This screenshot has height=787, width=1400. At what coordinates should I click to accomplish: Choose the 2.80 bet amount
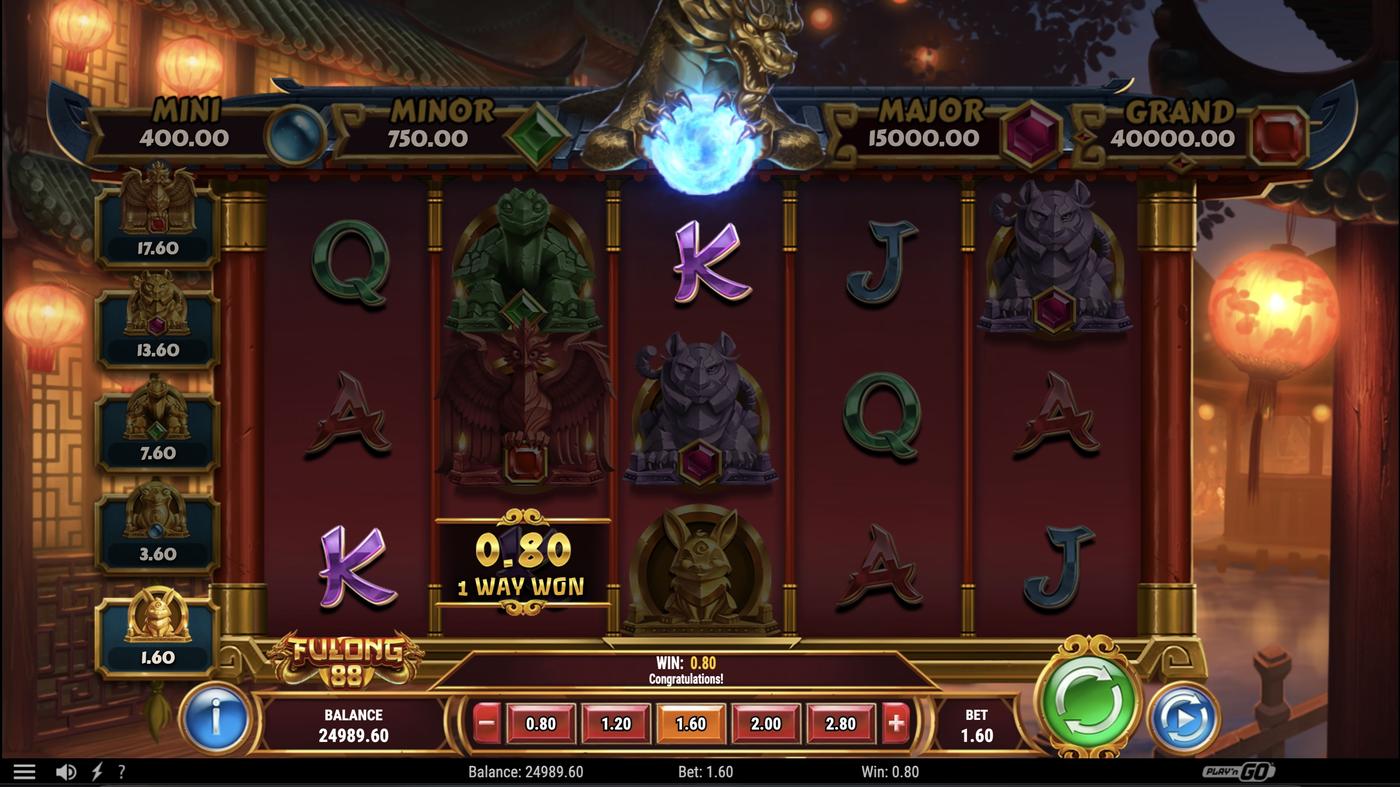[x=841, y=723]
